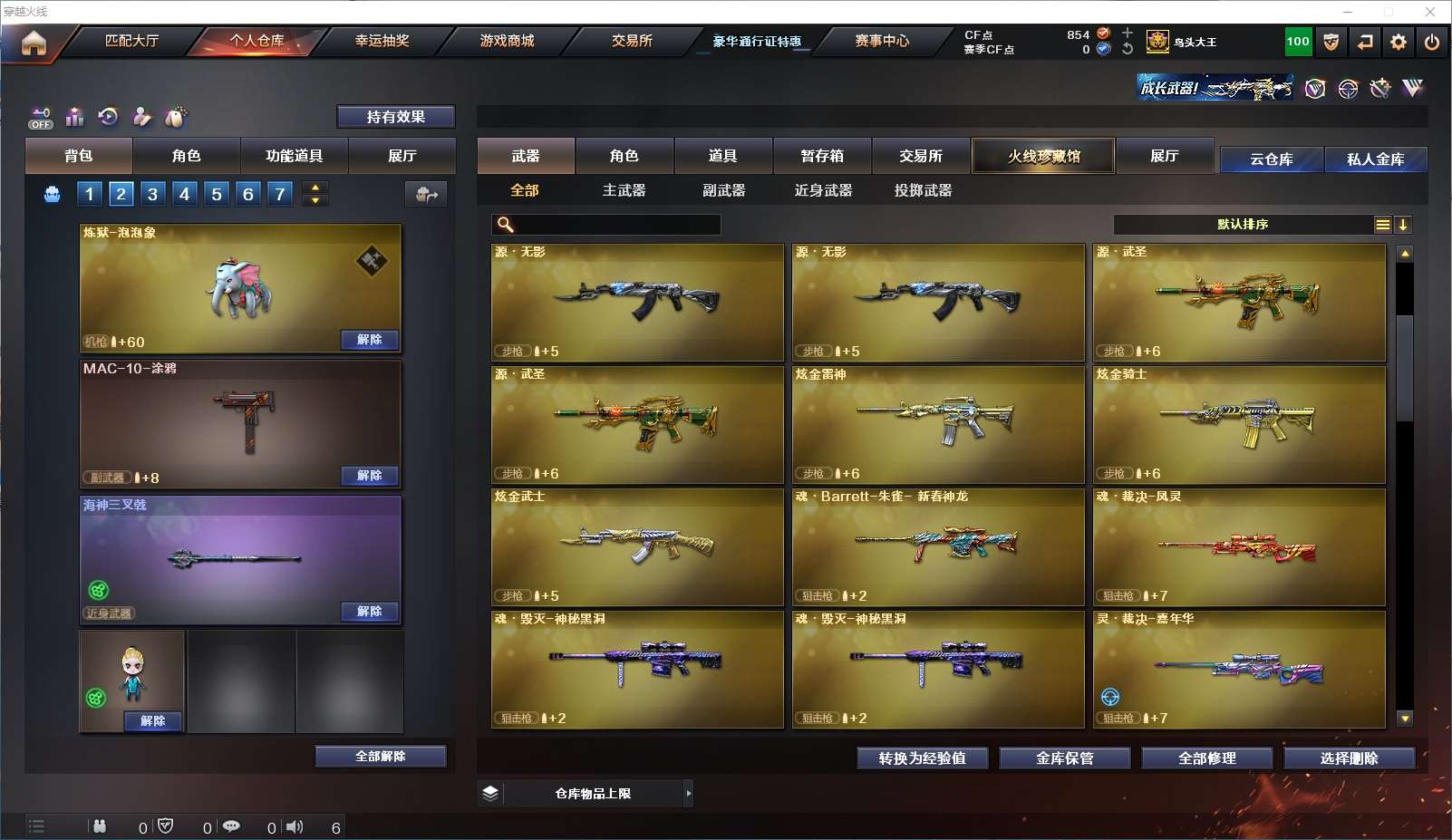This screenshot has width=1452, height=840.
Task: Unequip the MAC-10-涂鸦 with 解除
Action: pos(369,476)
